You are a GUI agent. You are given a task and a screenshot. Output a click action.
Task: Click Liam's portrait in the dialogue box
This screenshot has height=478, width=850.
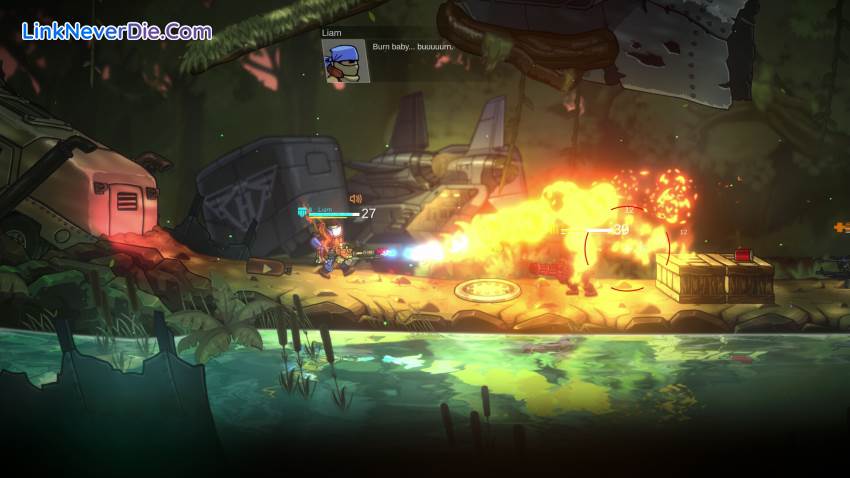(x=344, y=62)
